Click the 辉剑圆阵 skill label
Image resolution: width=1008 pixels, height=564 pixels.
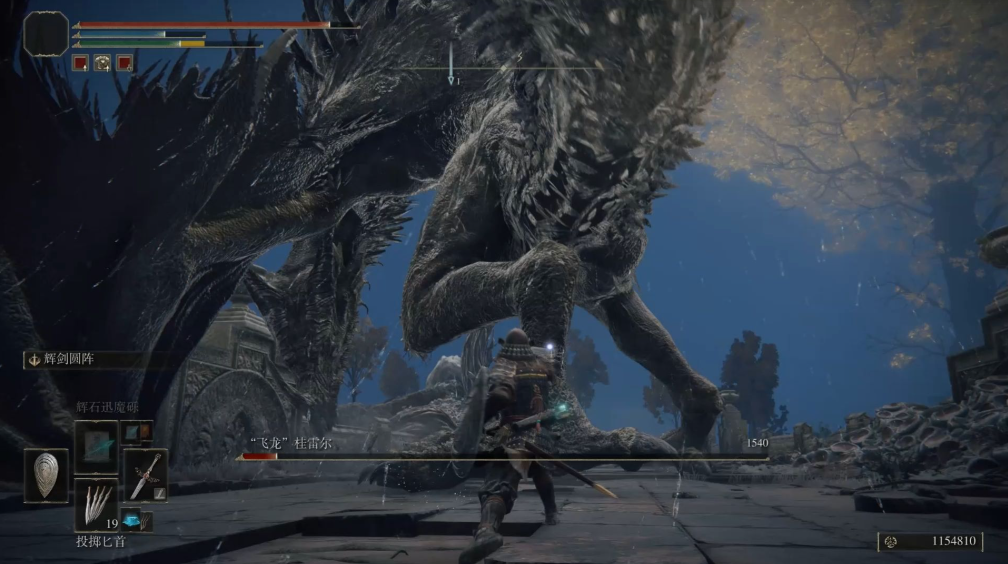pos(75,360)
